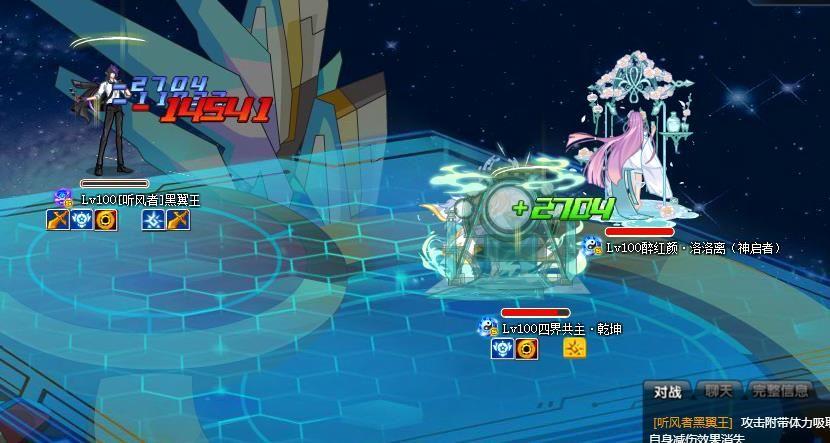Screen dimensions: 830x443
Task: Click the orange ring buff icon under 黑翼王
Action: [106, 220]
